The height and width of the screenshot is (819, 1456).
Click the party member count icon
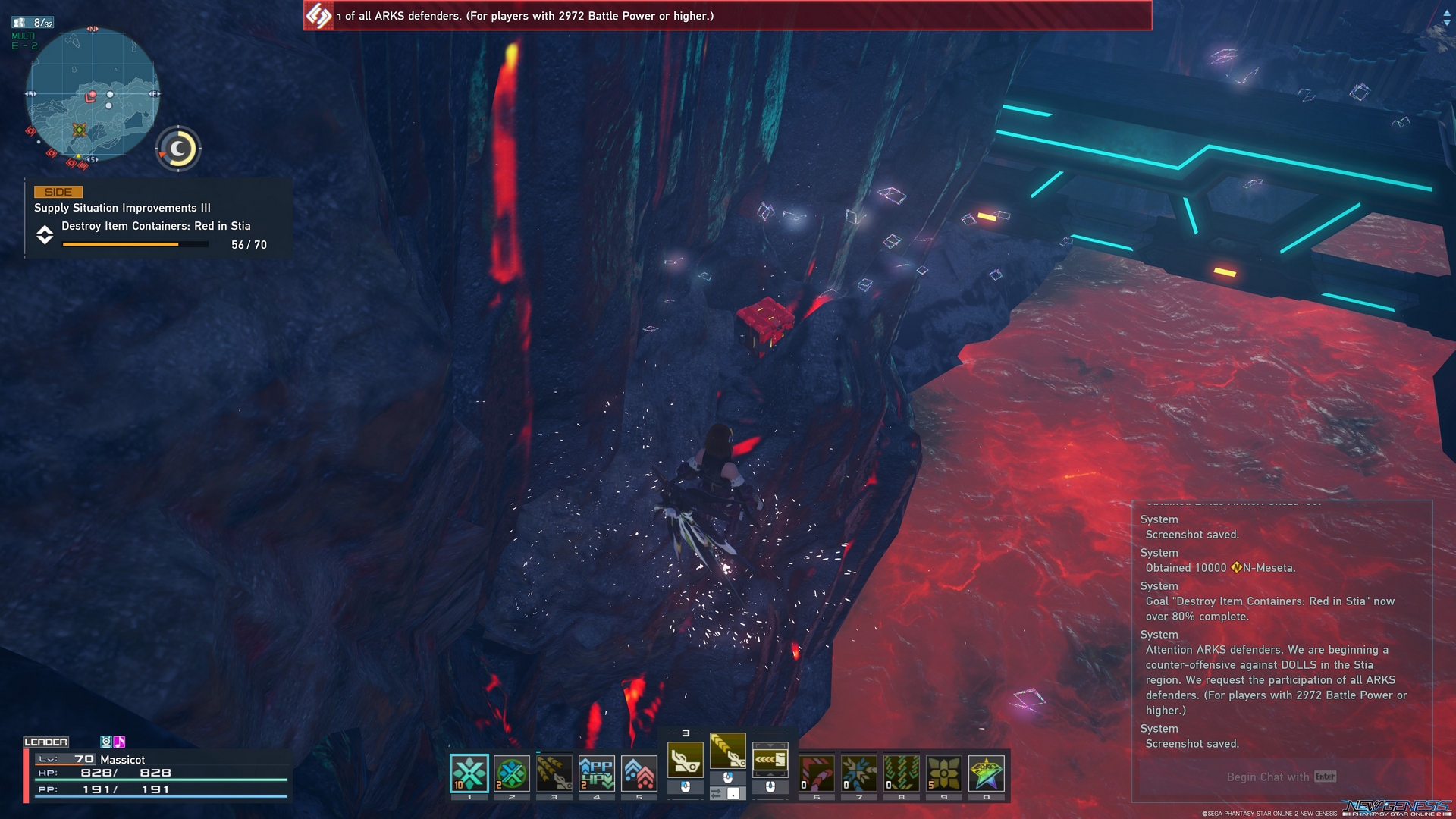(x=25, y=22)
